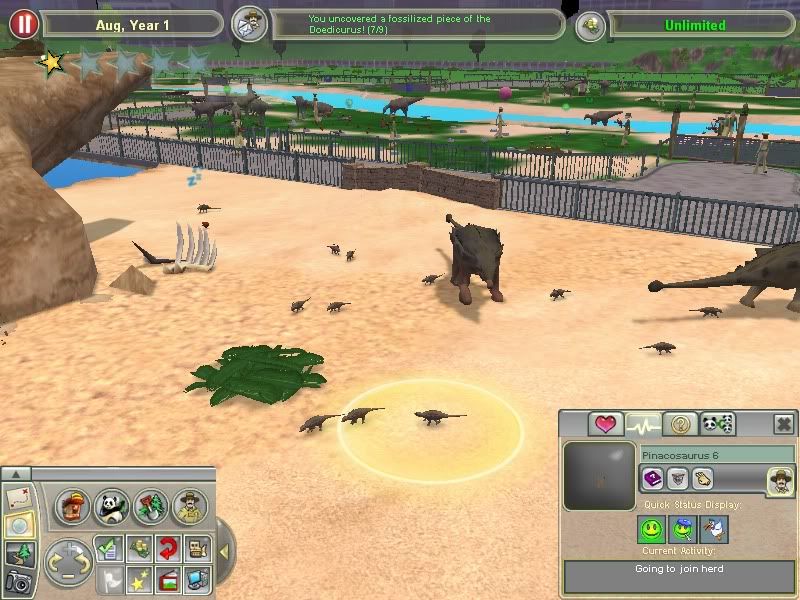Viewport: 800px width, 600px height.
Task: Pause the game with the red button
Action: point(23,24)
